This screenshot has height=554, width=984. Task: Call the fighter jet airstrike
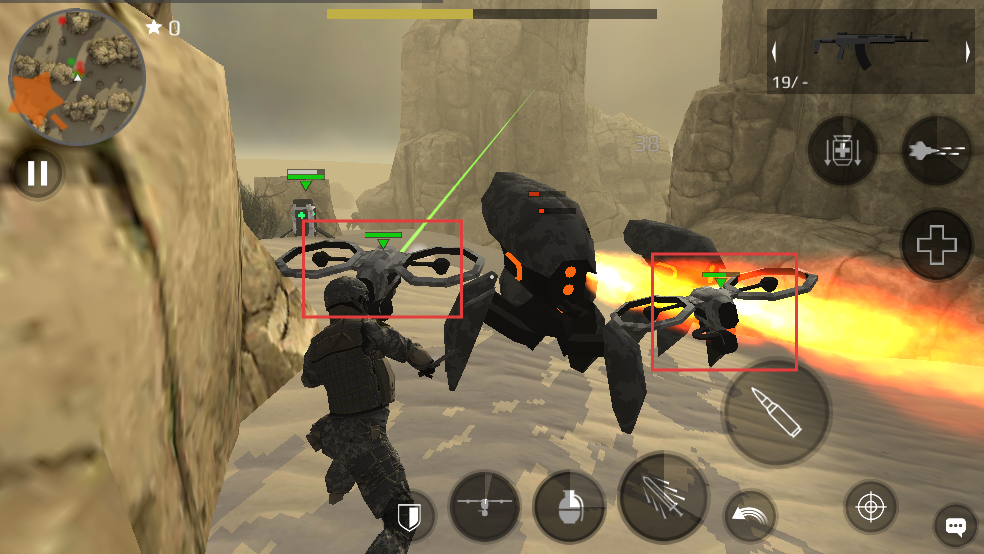click(x=937, y=152)
